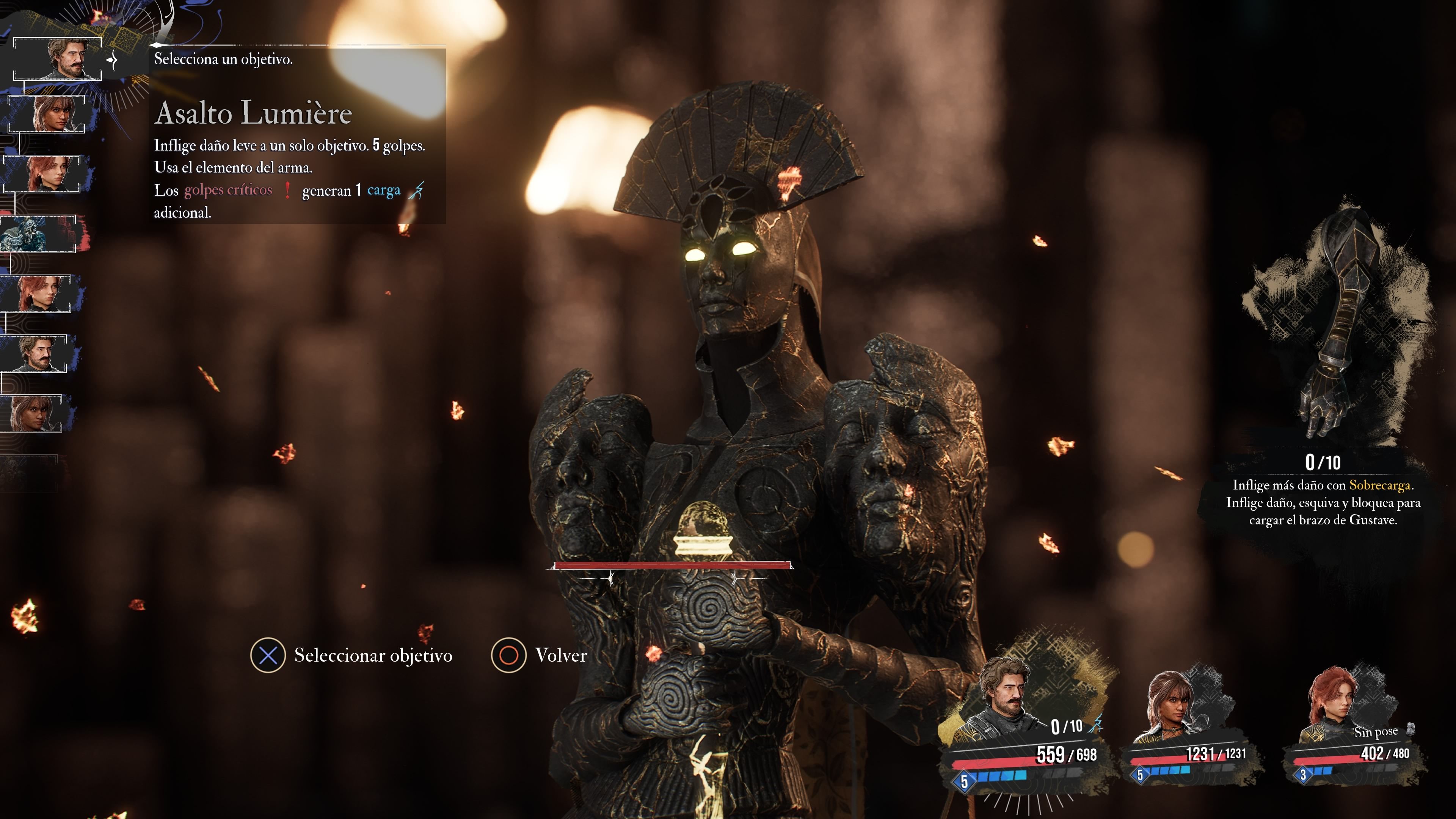Click the Asalto Lumière skill title
The width and height of the screenshot is (1456, 819).
(x=253, y=113)
